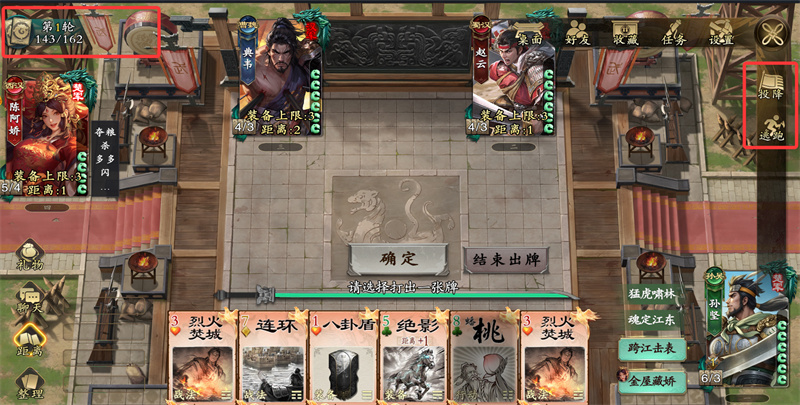800x405 pixels.
Task: Activate the 猛虎啸林 skill
Action: pos(653,294)
